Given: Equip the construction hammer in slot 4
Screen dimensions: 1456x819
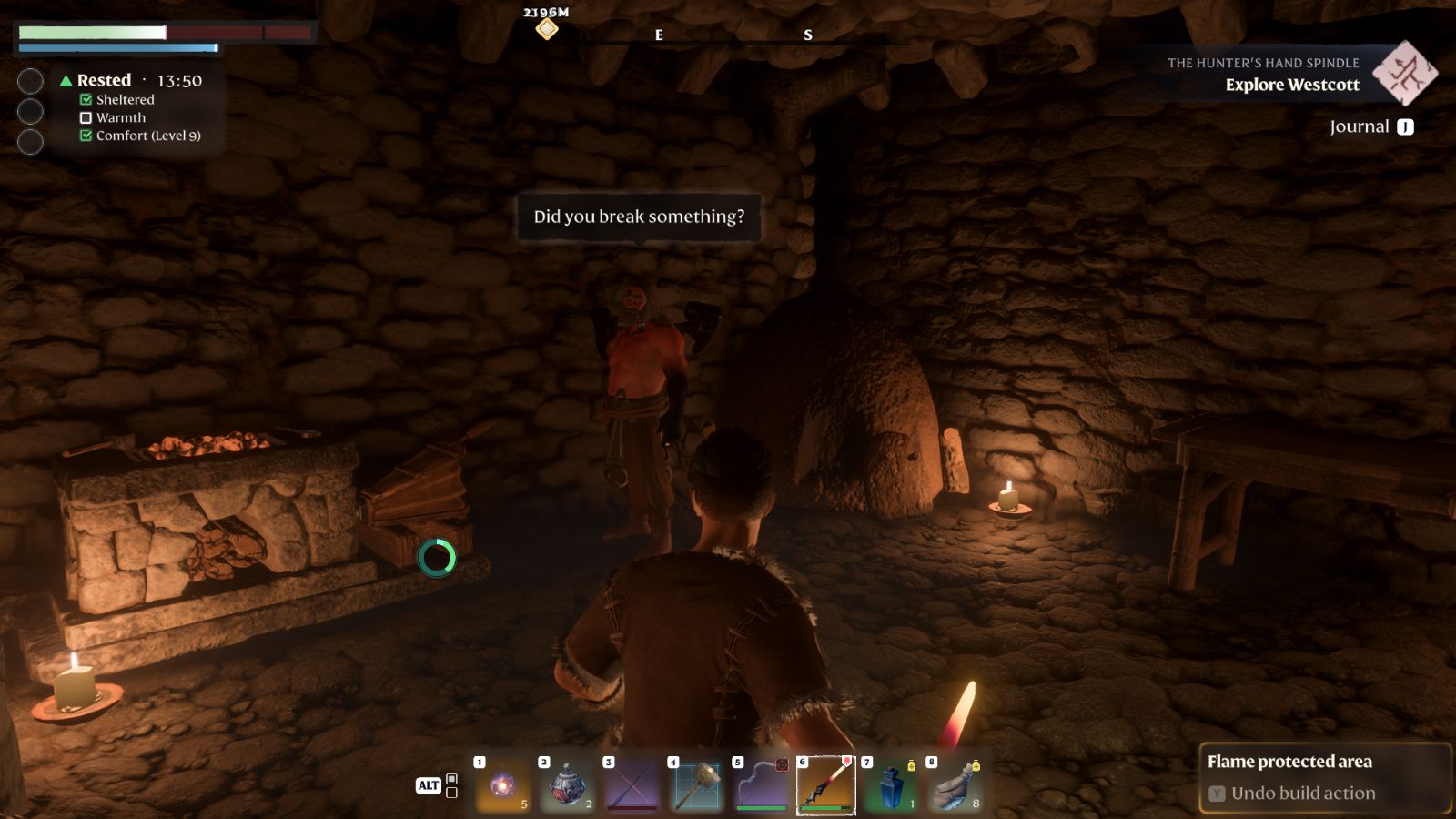Looking at the screenshot, I should [x=695, y=785].
